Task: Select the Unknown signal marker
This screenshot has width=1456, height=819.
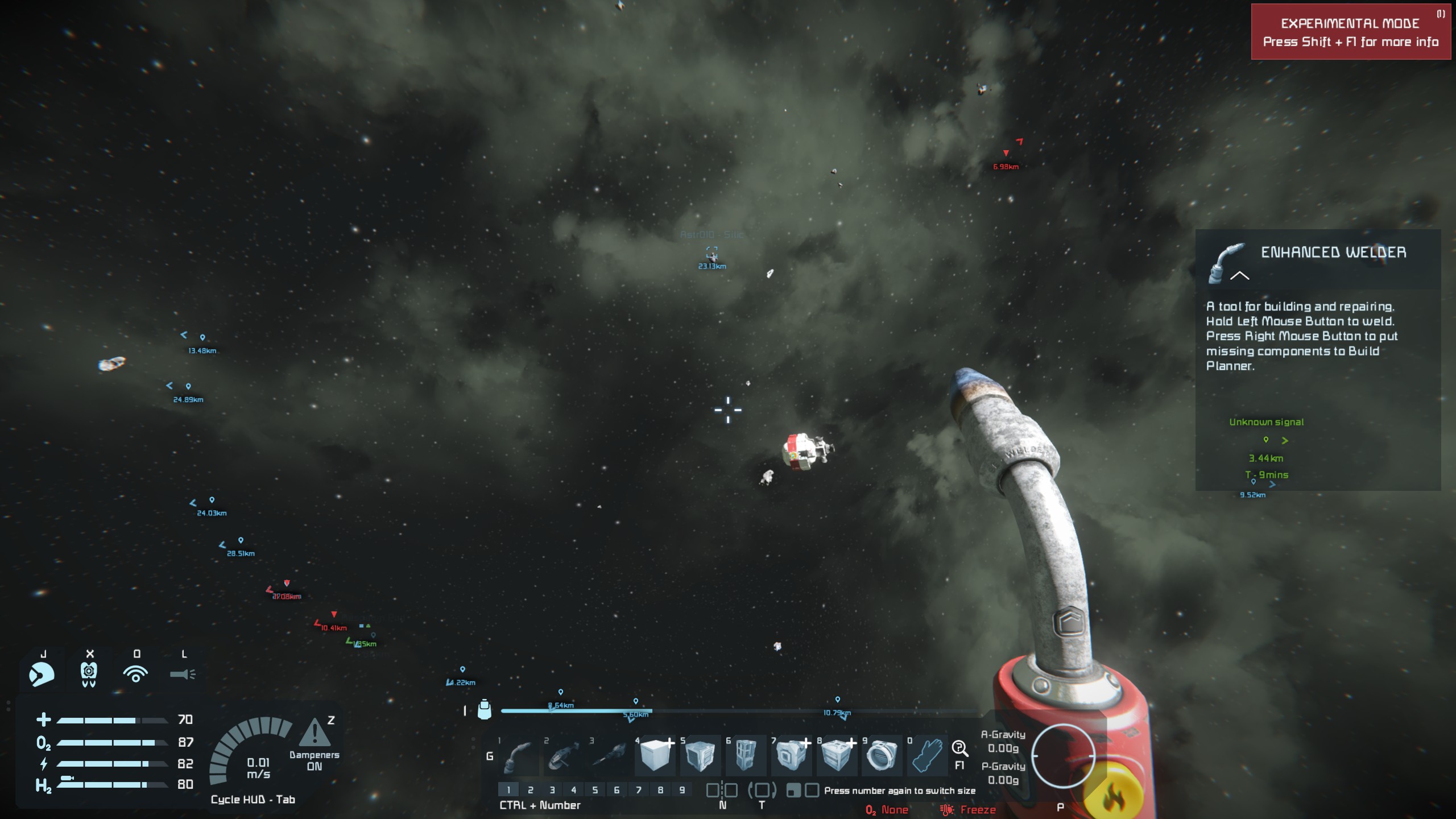Action: click(1266, 440)
